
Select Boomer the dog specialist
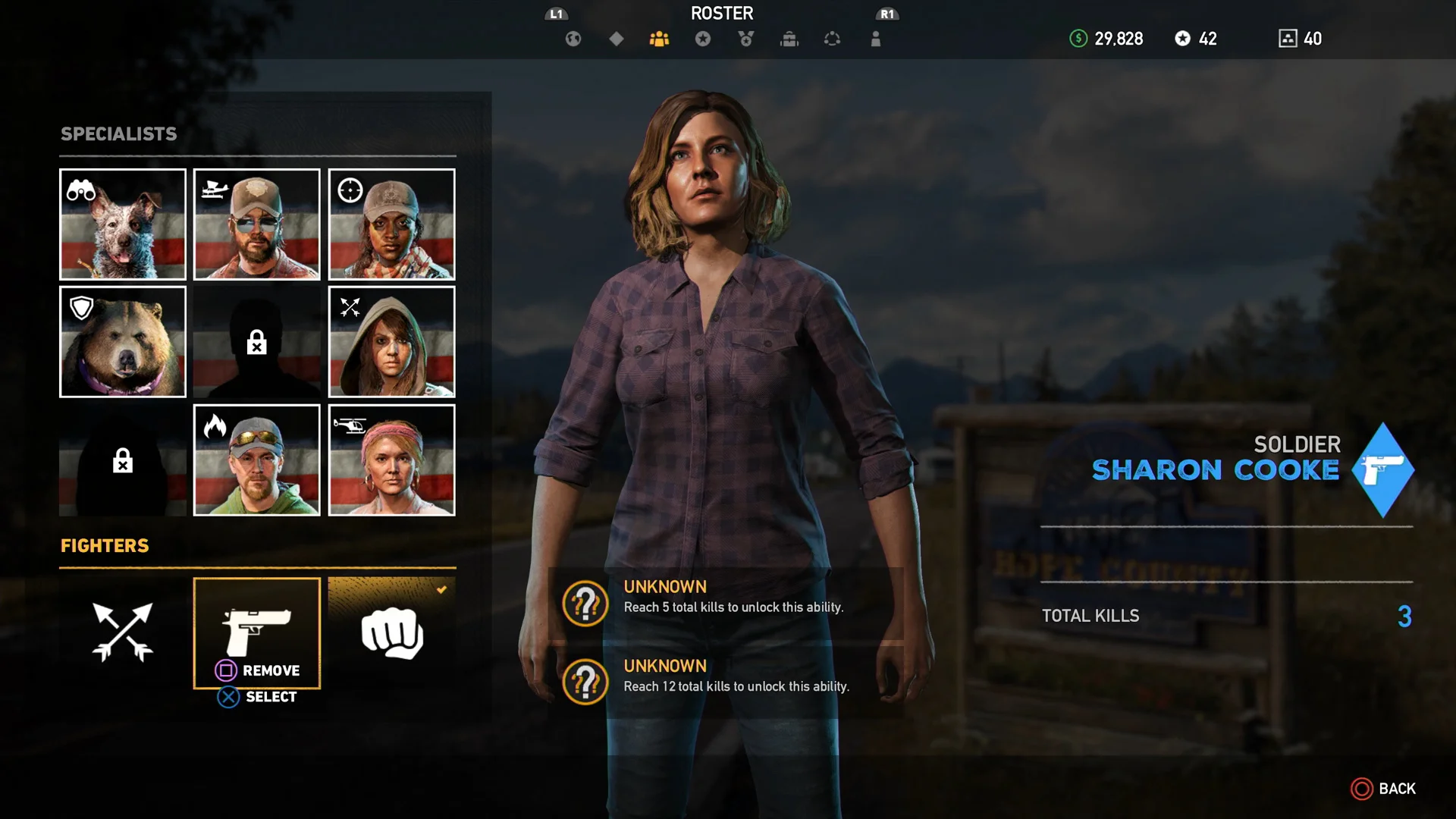[x=122, y=224]
